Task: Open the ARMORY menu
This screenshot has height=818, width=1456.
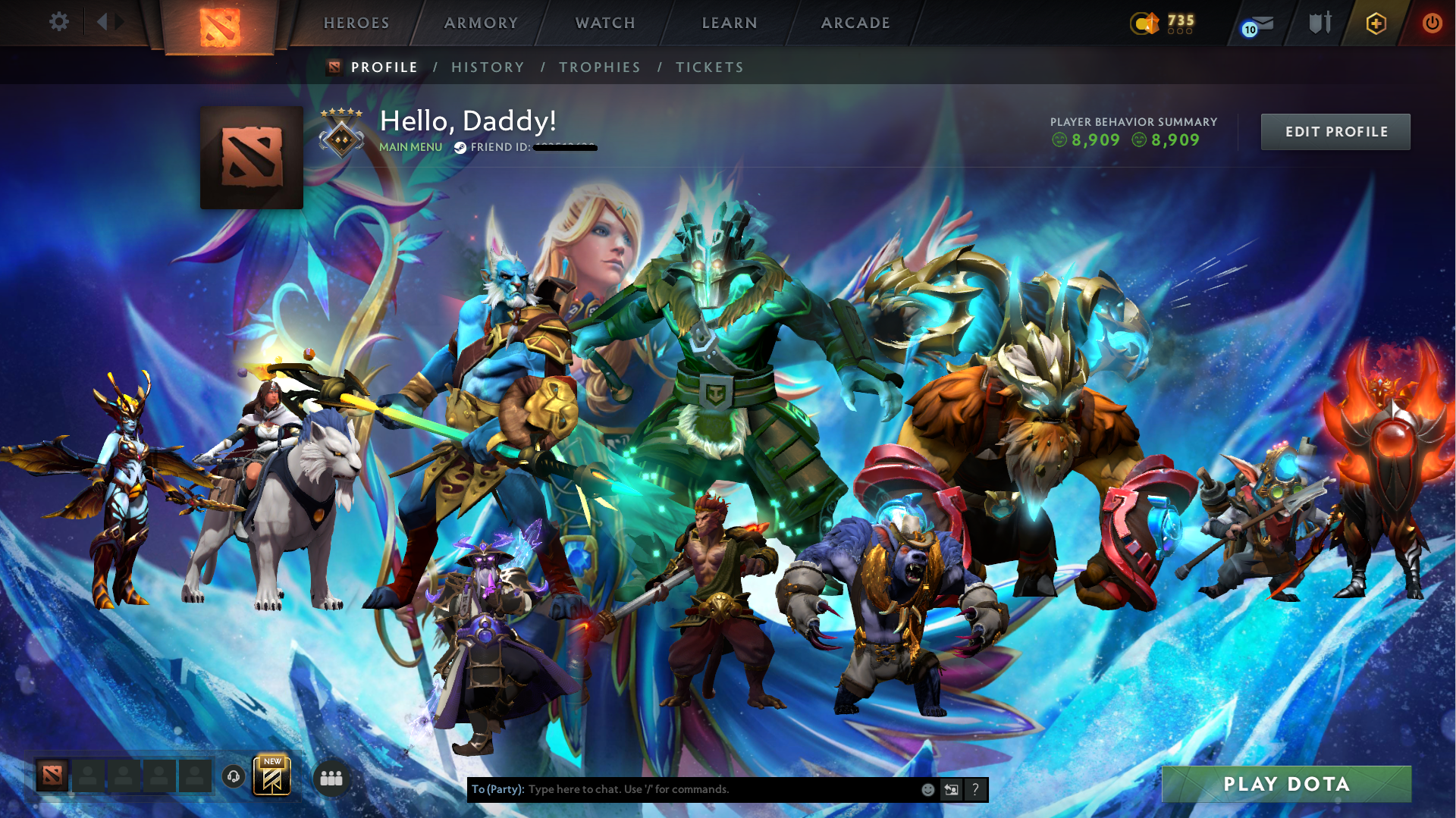Action: [x=481, y=23]
